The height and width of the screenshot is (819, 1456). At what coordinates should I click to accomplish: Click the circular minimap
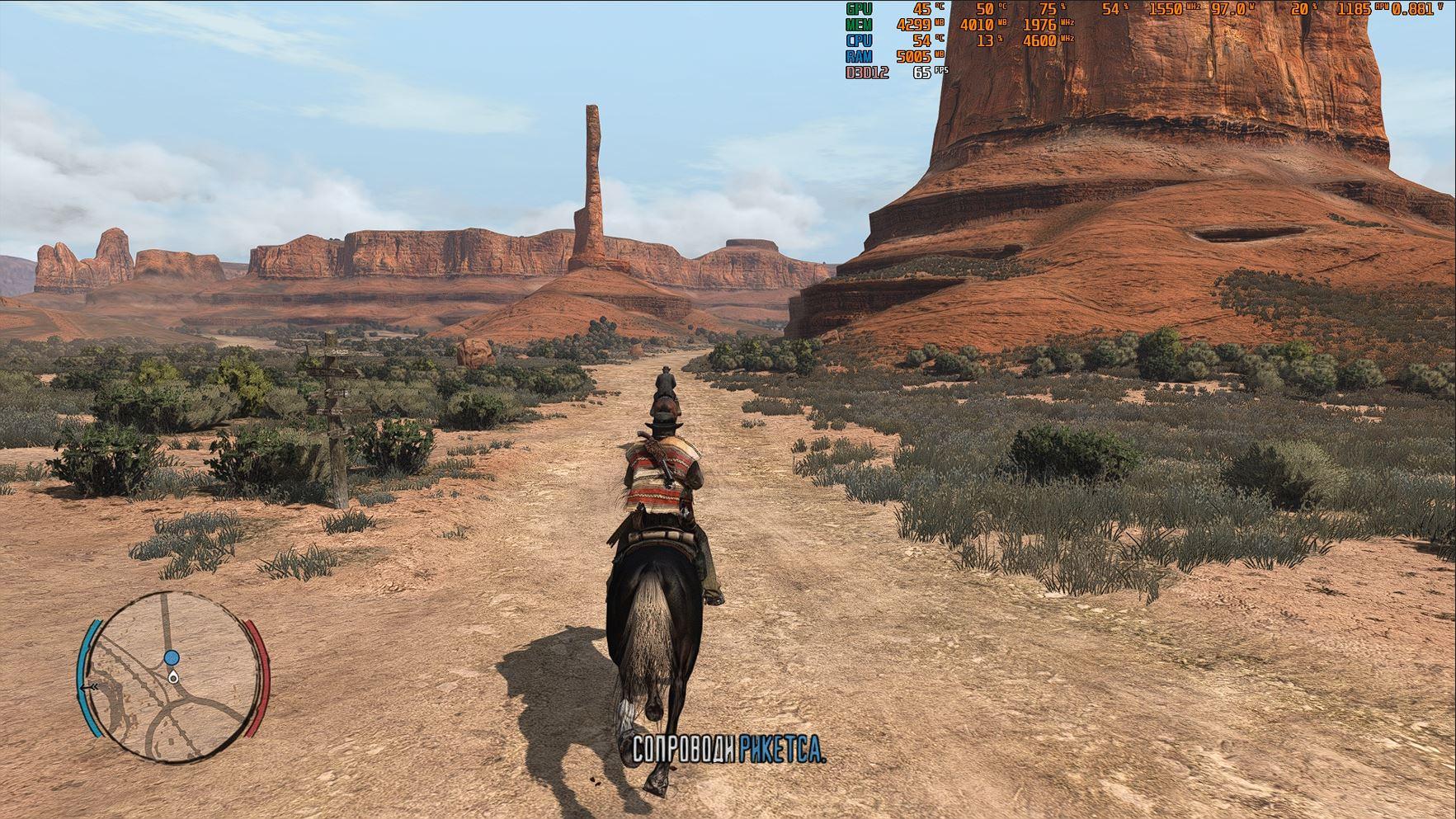[174, 676]
